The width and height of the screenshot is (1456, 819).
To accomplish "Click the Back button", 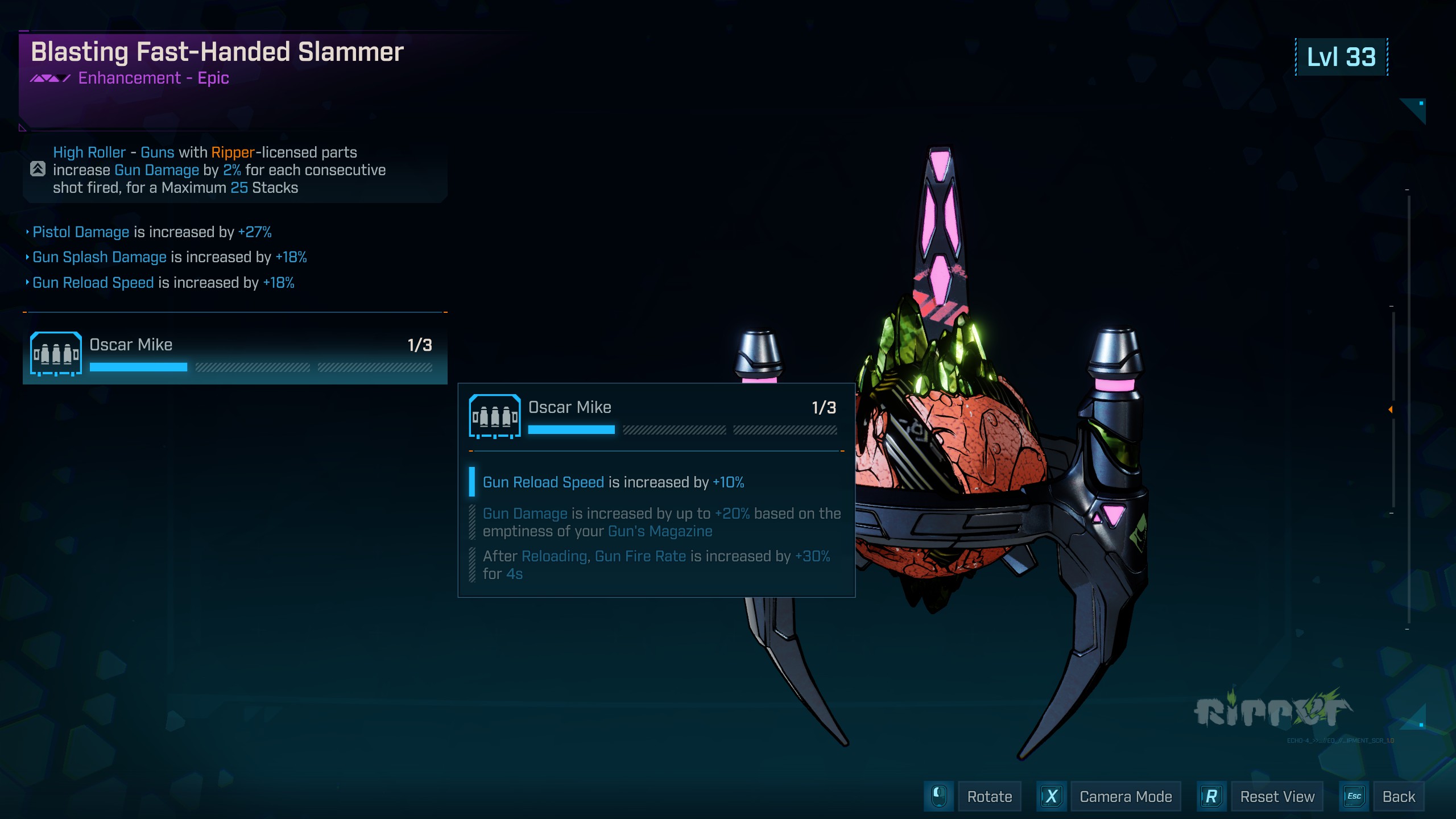I will [x=1398, y=797].
